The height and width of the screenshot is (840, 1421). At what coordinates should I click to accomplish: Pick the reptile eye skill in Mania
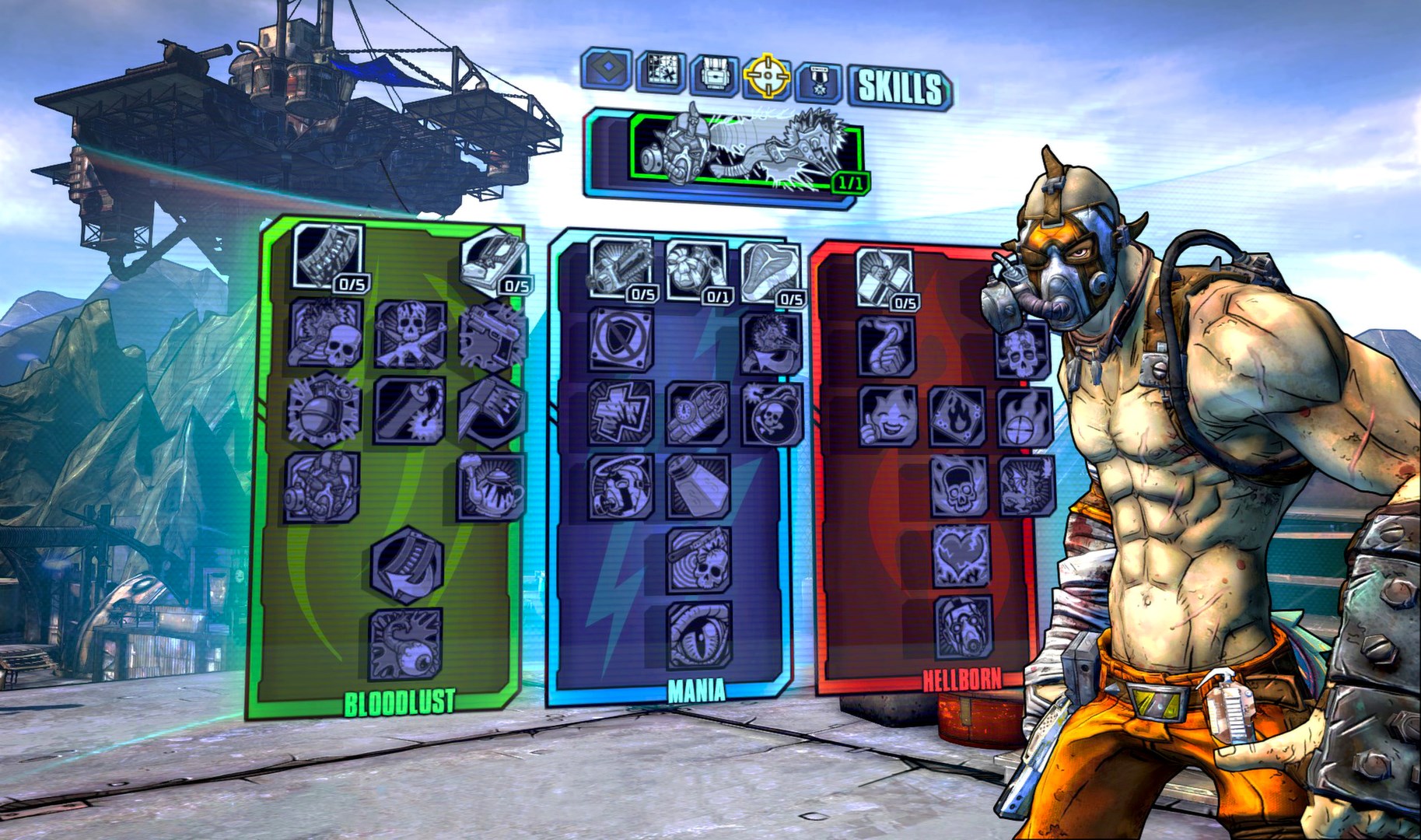[x=700, y=635]
